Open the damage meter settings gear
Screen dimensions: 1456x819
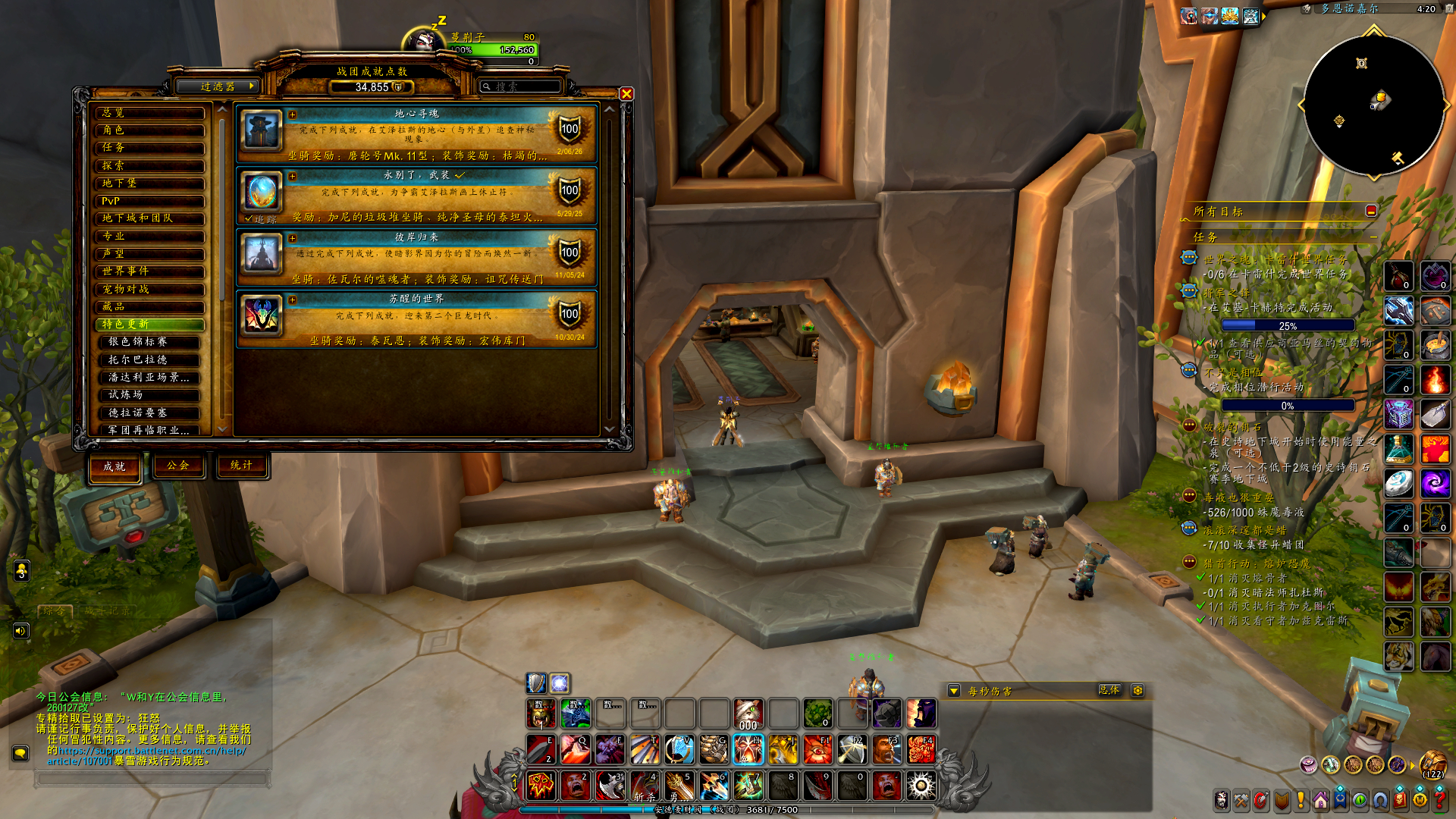click(x=1137, y=690)
